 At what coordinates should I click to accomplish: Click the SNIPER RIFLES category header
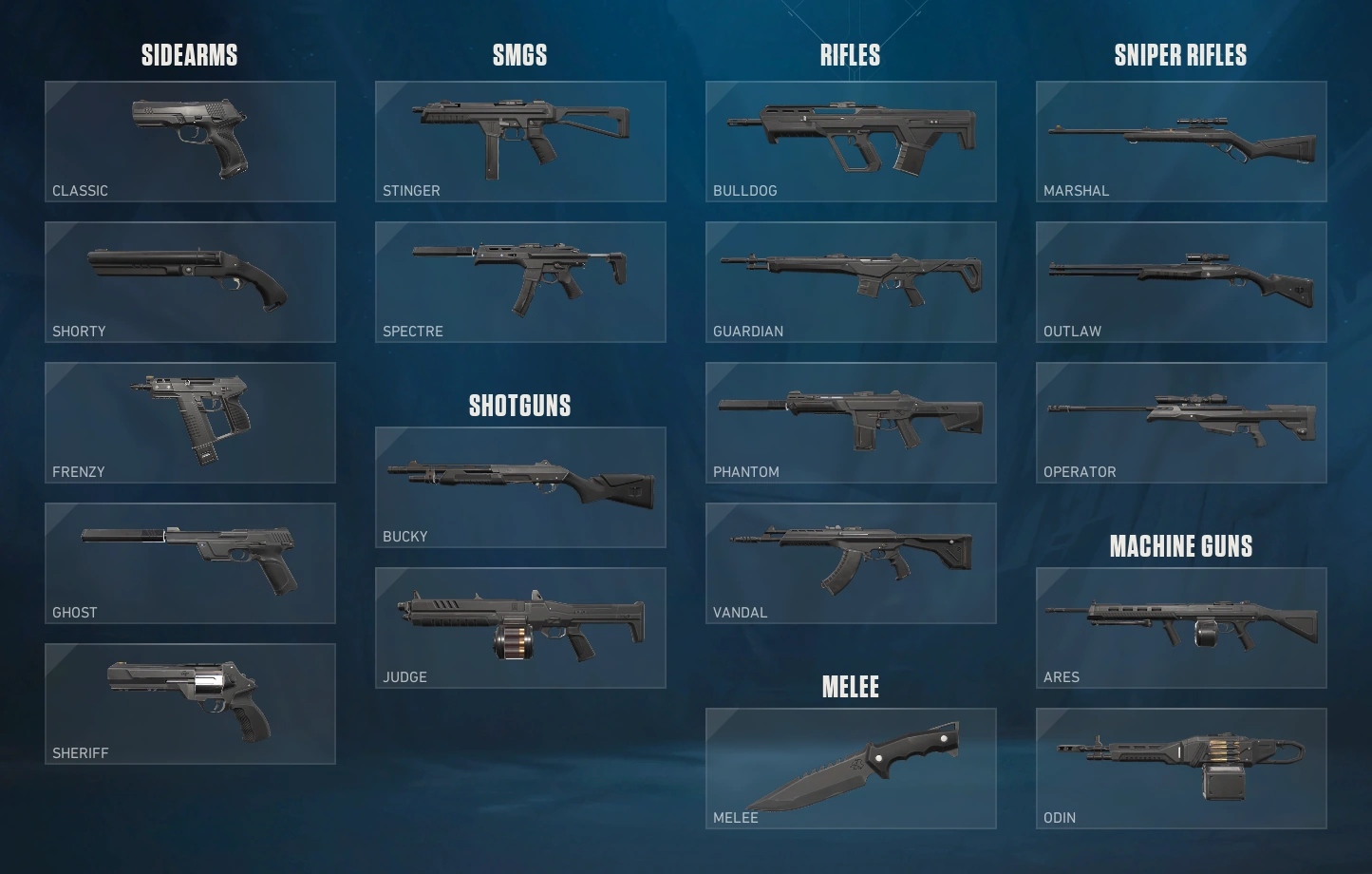tap(1180, 55)
